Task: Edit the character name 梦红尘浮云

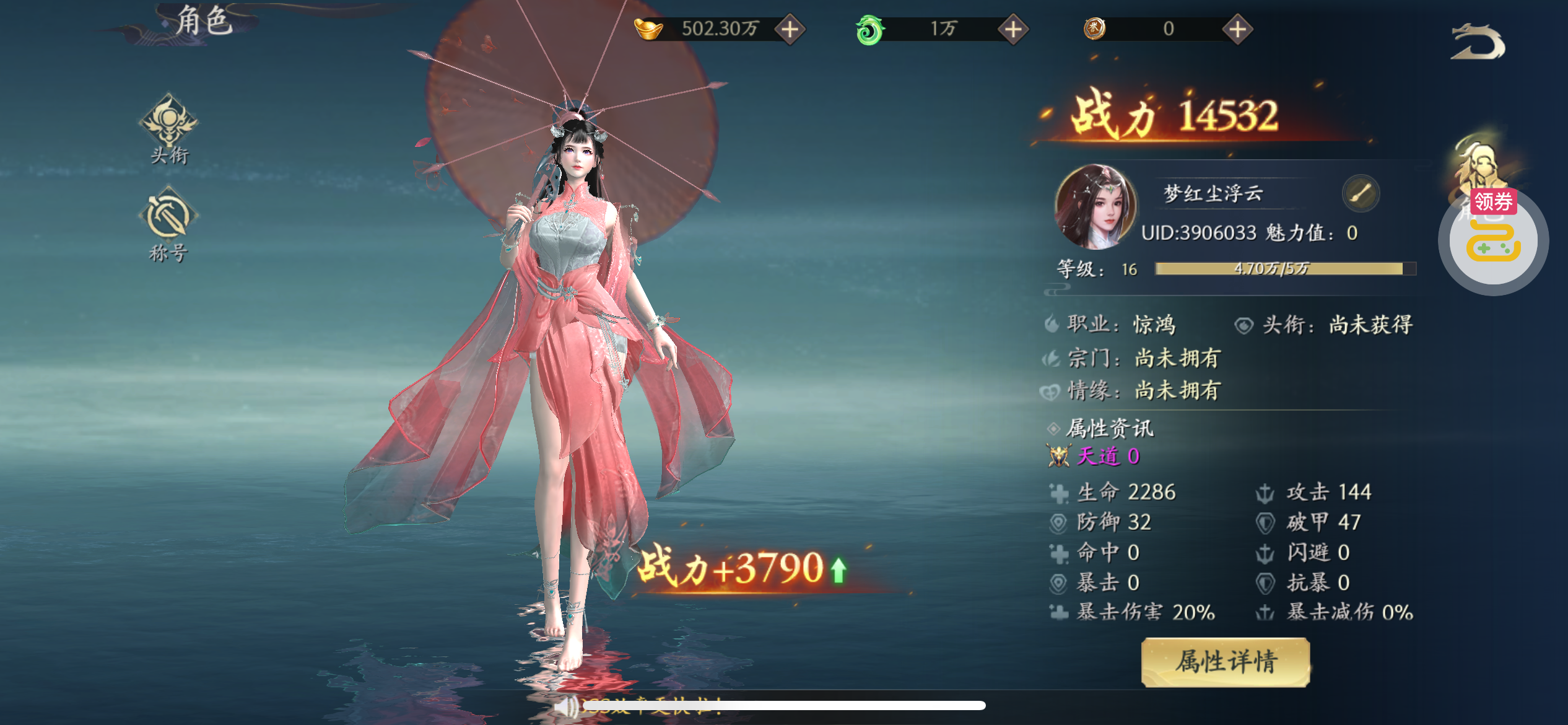Action: (1361, 194)
